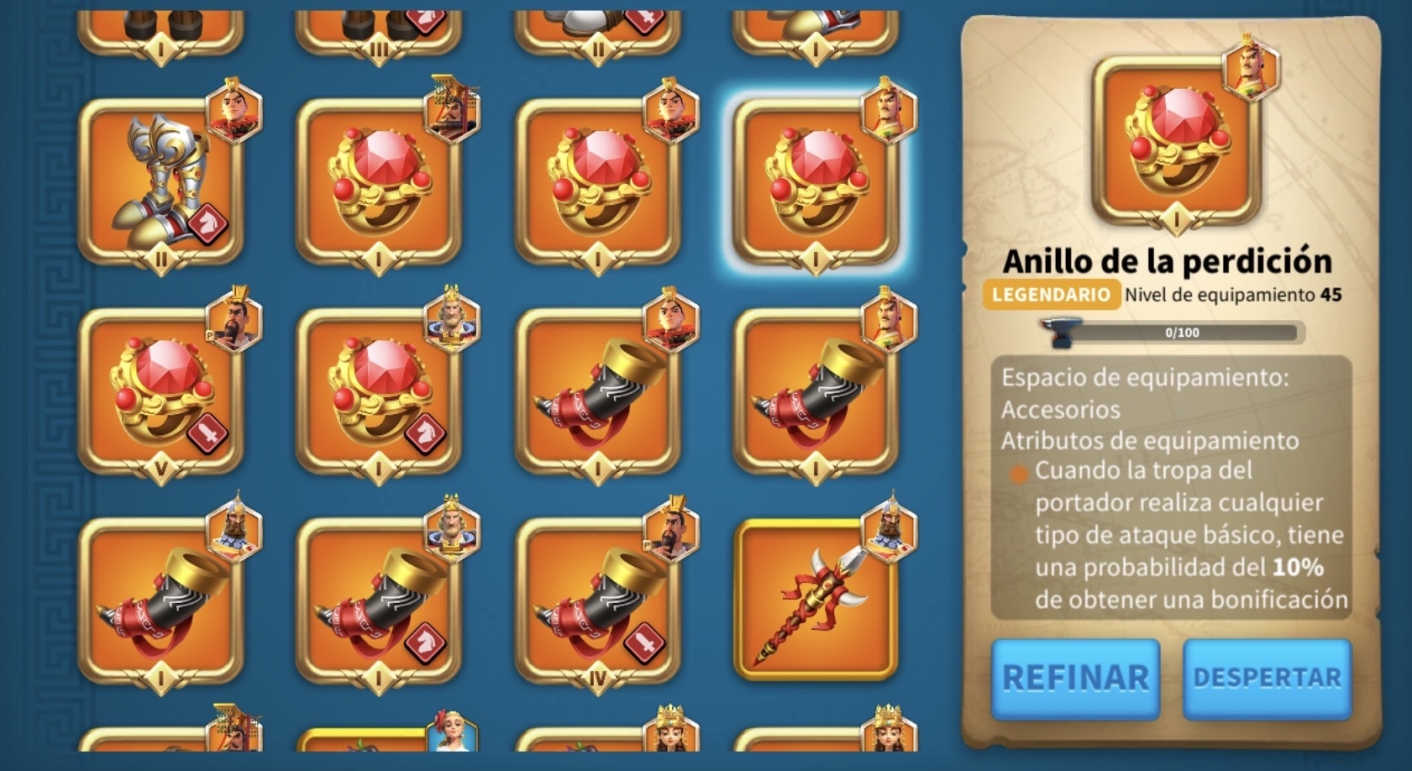Choose the DESPERTAR button
1412x771 pixels.
tap(1266, 678)
